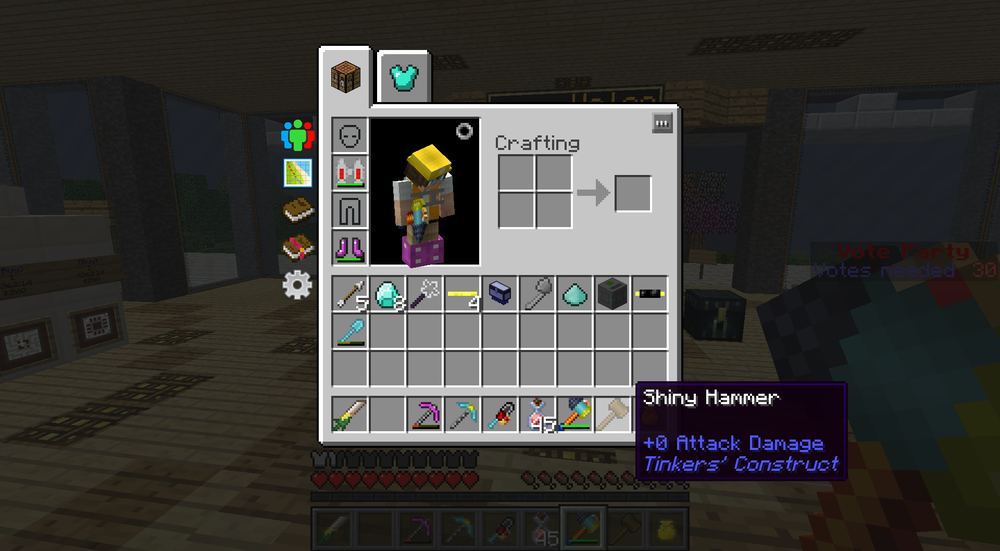Click the crafting output slot
The width and height of the screenshot is (1000, 551).
point(632,193)
